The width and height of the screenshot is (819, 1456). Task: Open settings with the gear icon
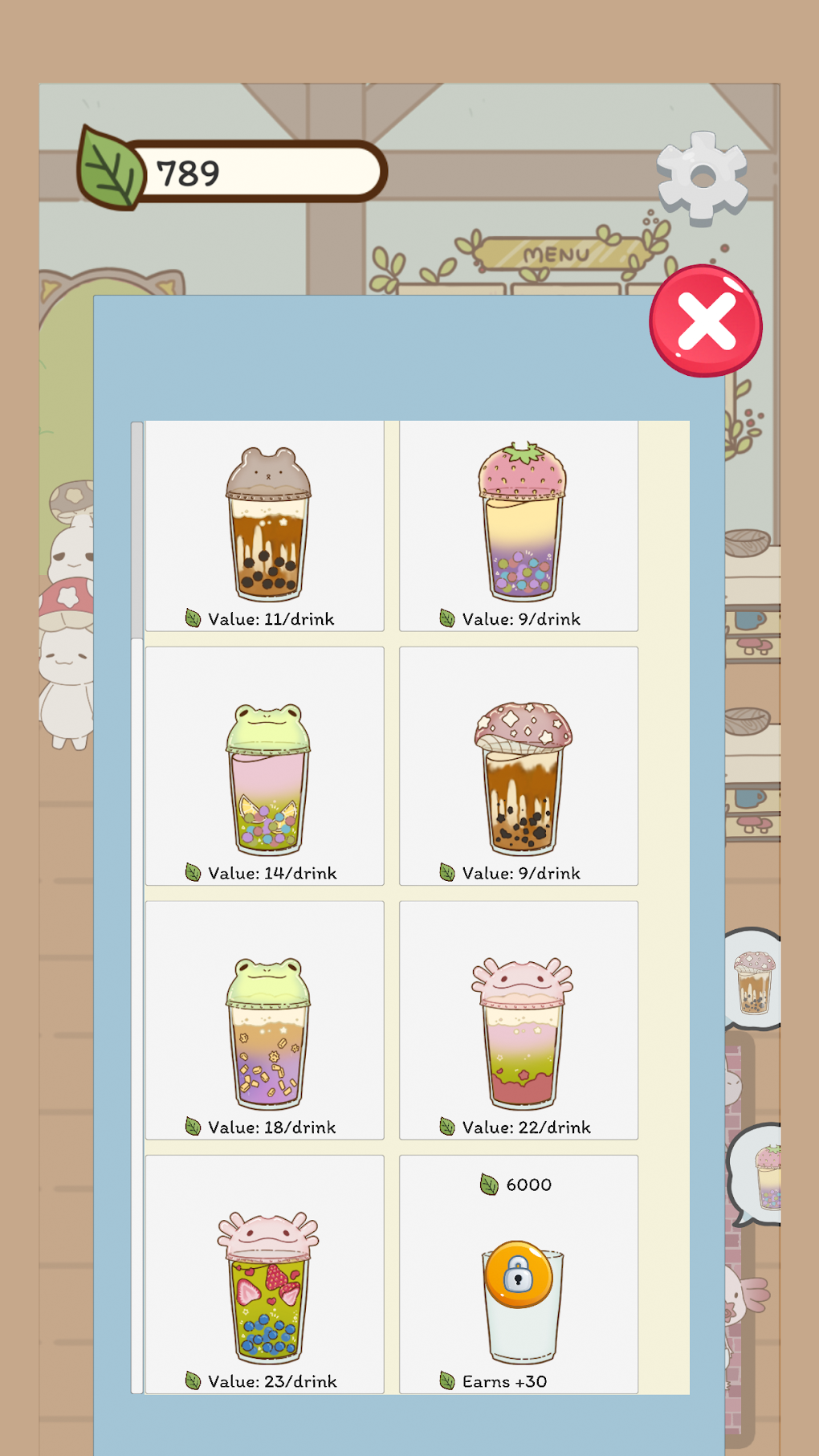[x=702, y=177]
